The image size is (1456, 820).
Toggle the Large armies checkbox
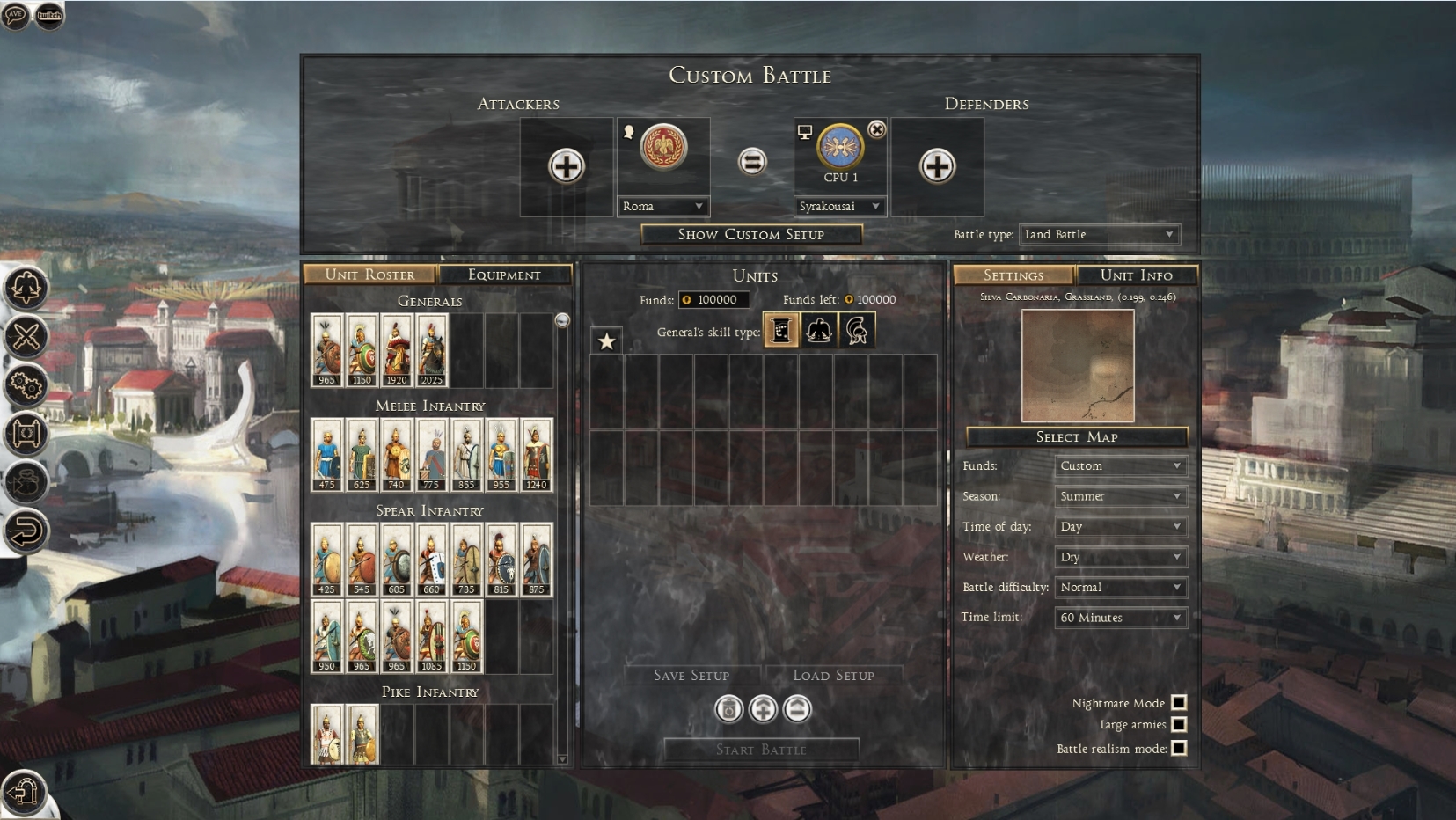click(1179, 724)
